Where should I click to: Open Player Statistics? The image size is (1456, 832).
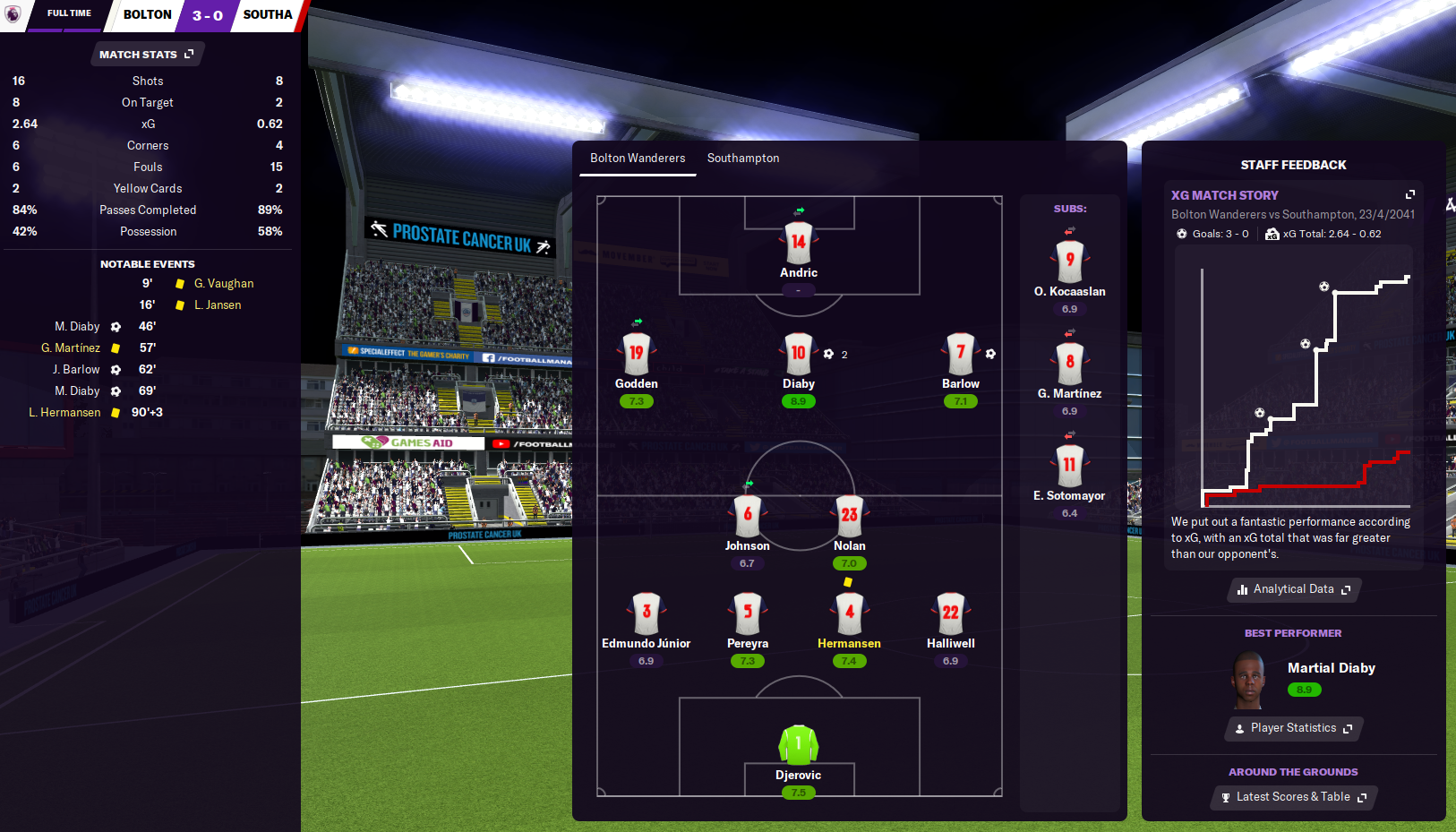click(1293, 728)
